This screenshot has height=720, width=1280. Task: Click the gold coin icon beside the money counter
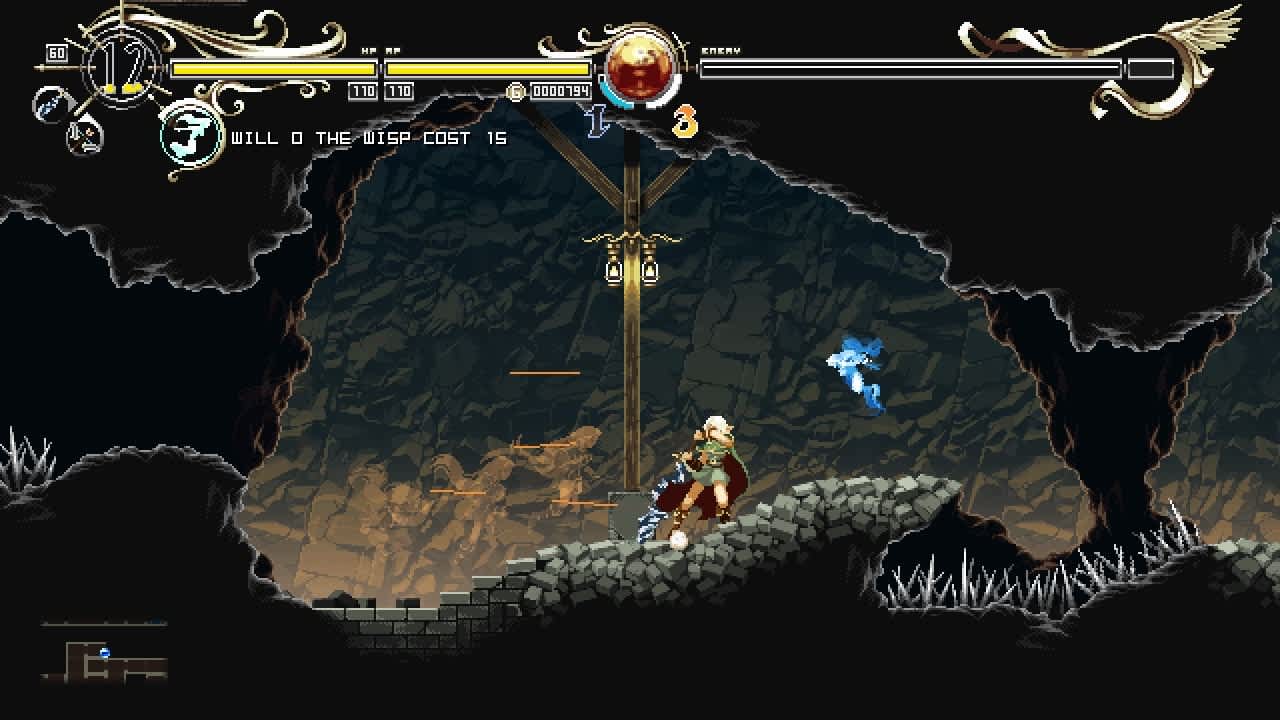(x=516, y=91)
